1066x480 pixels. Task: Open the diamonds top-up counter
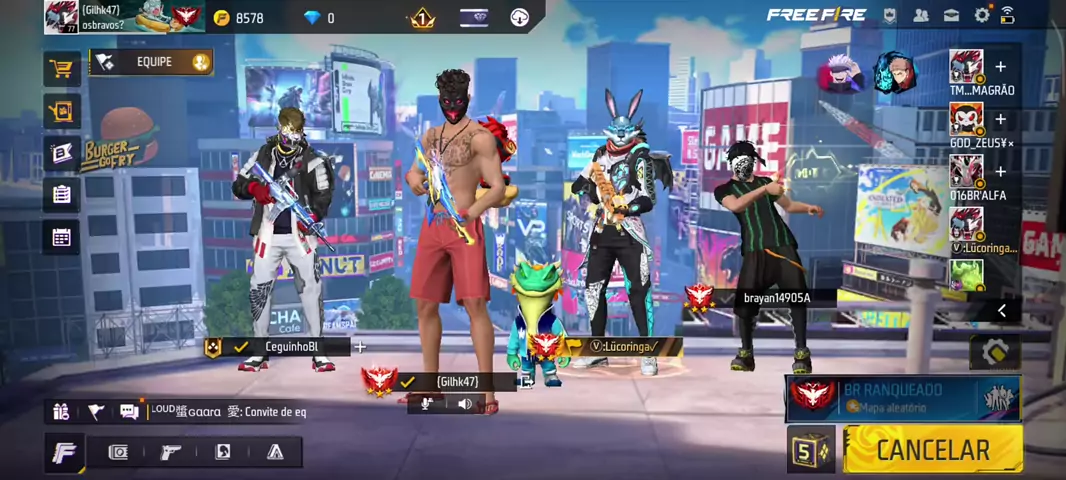(322, 18)
